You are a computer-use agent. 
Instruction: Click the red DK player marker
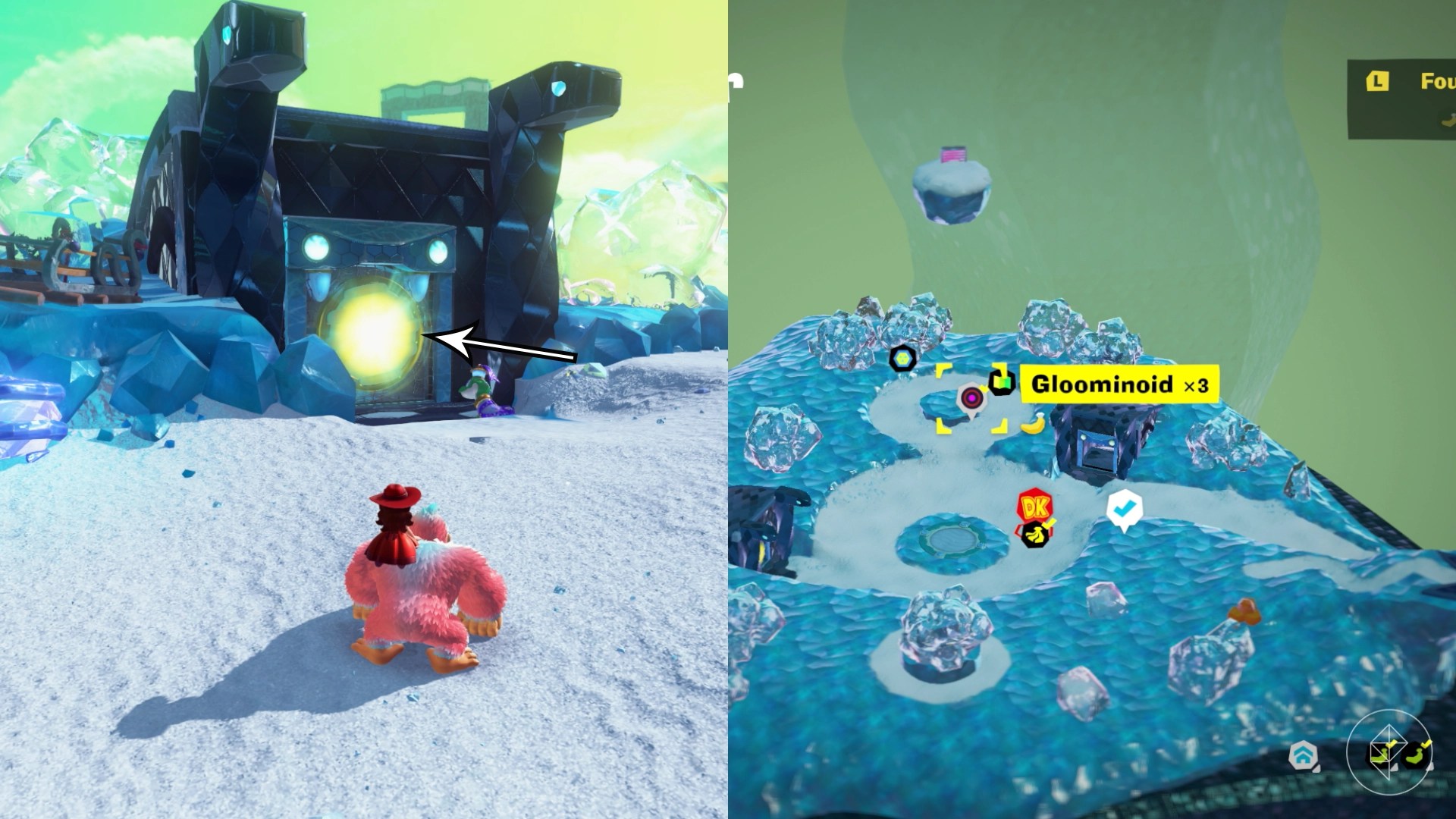tap(1035, 506)
